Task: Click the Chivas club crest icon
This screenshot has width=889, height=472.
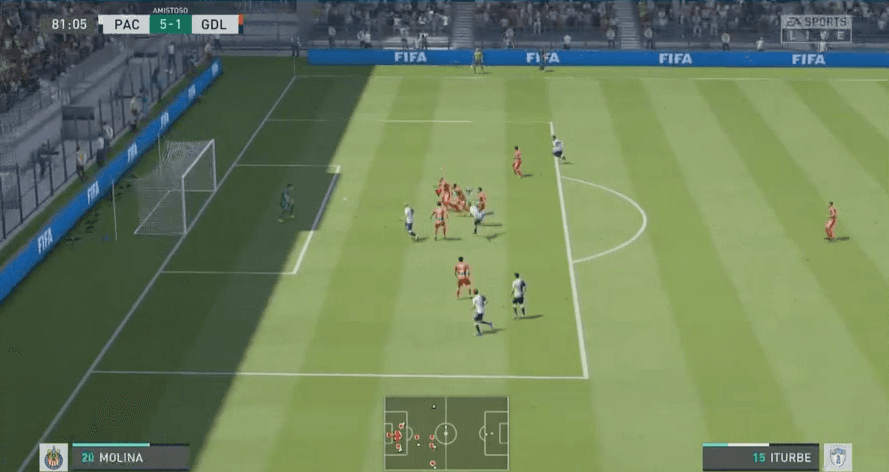Action: point(54,457)
